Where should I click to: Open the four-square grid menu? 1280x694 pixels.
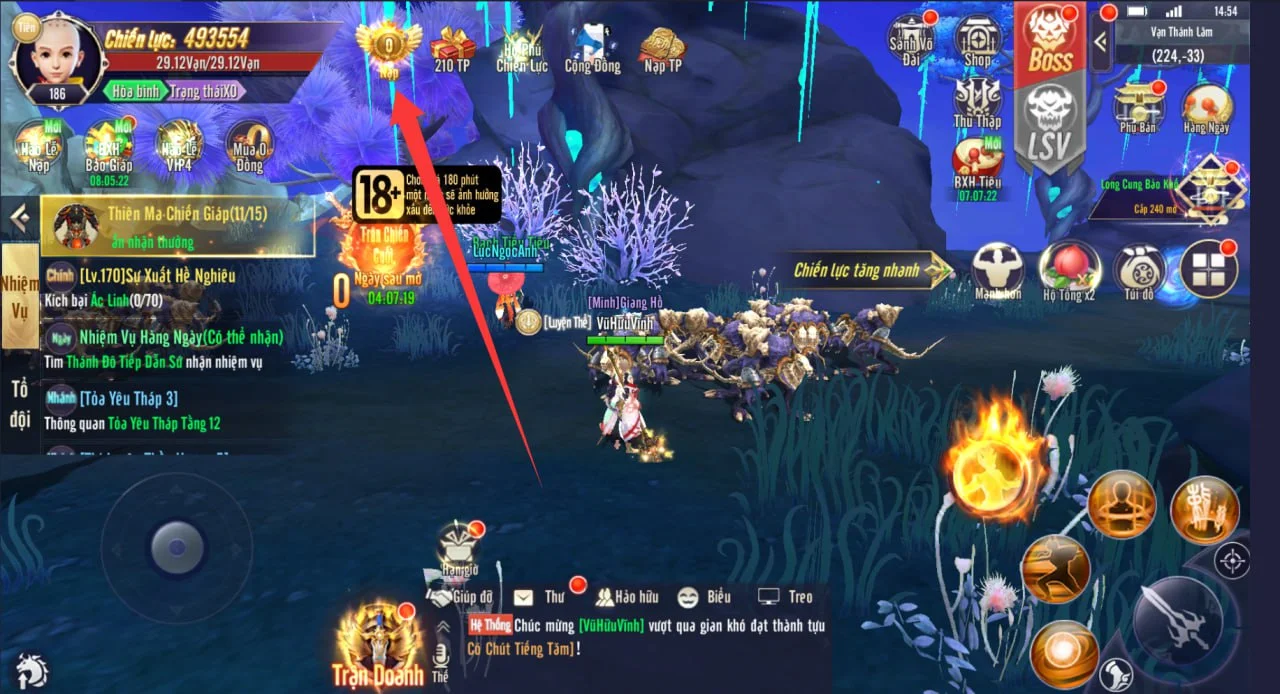click(1208, 269)
